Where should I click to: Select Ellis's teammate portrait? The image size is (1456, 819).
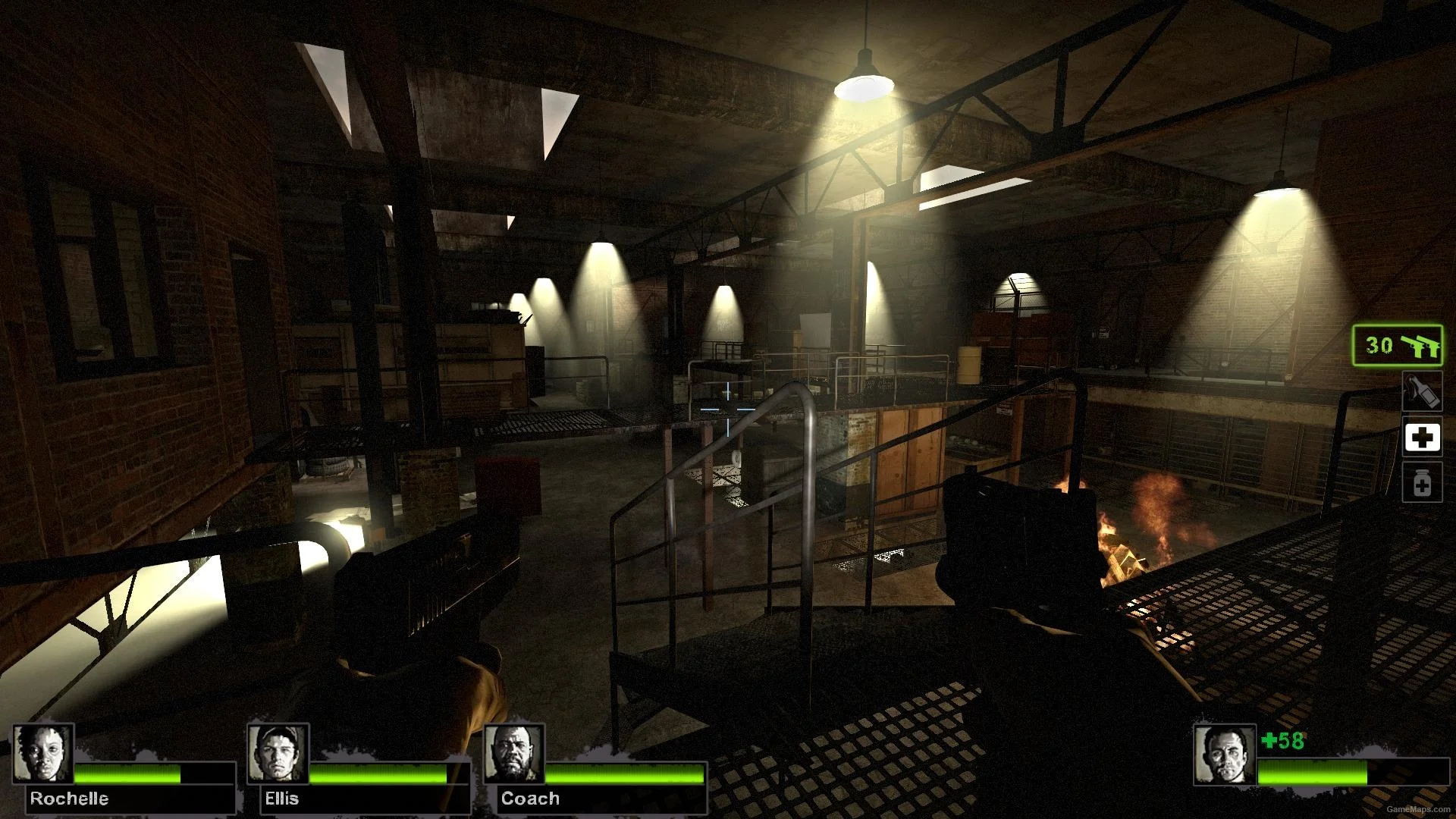(278, 754)
